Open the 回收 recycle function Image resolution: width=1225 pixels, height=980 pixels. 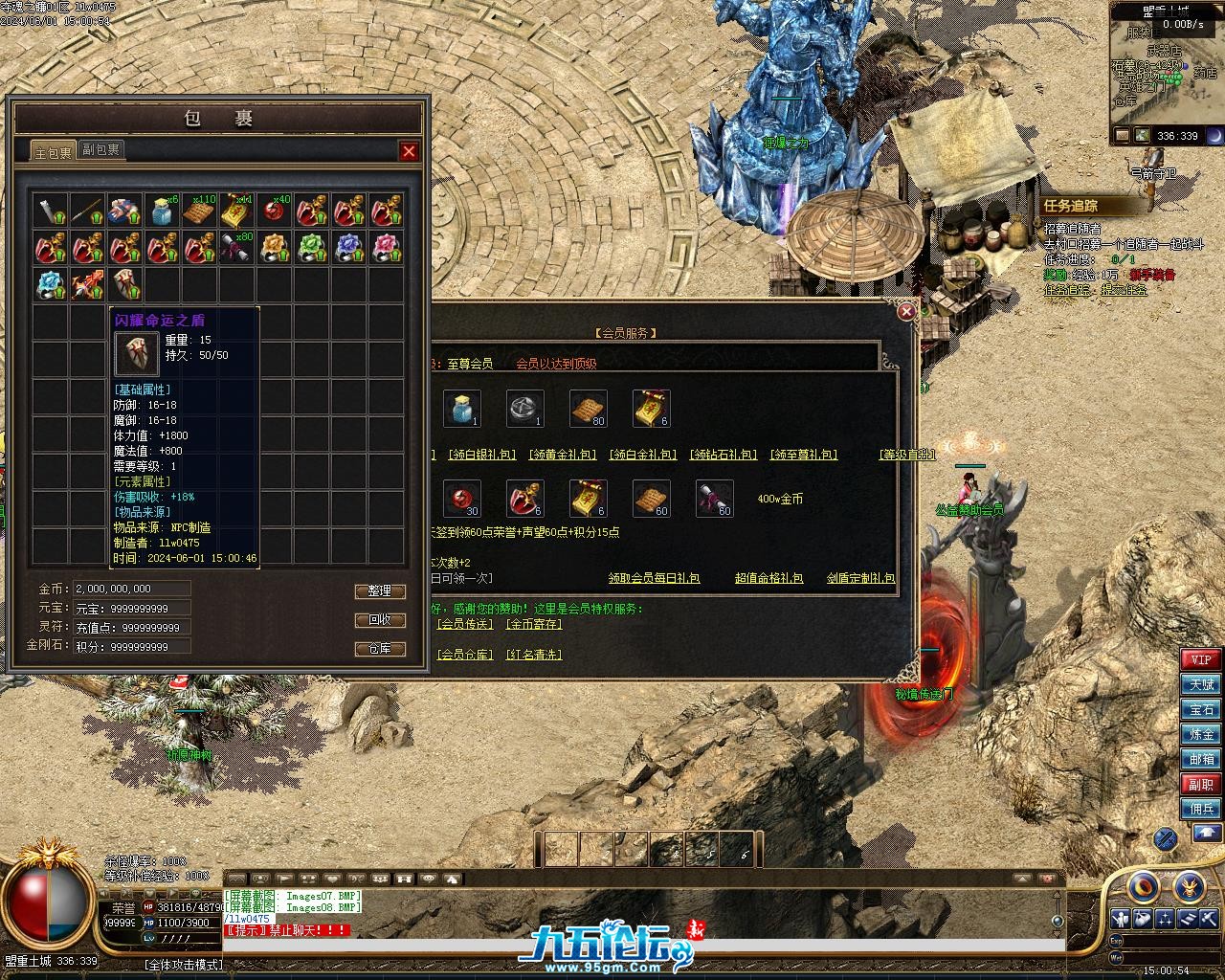pyautogui.click(x=380, y=620)
